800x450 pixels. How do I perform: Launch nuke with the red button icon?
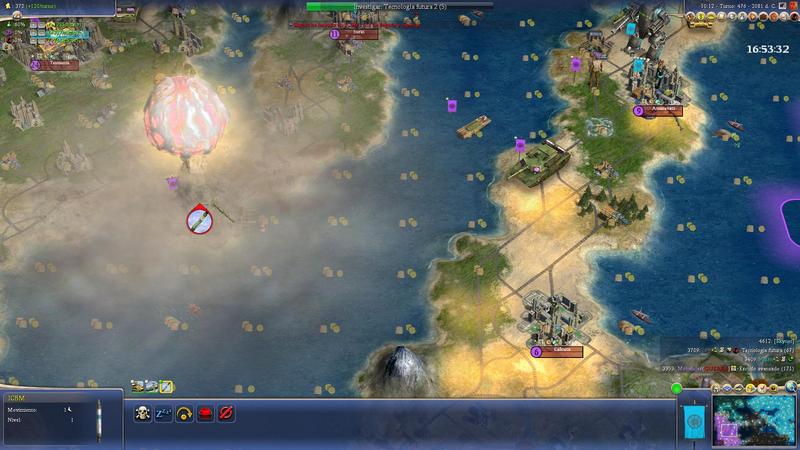(x=205, y=411)
